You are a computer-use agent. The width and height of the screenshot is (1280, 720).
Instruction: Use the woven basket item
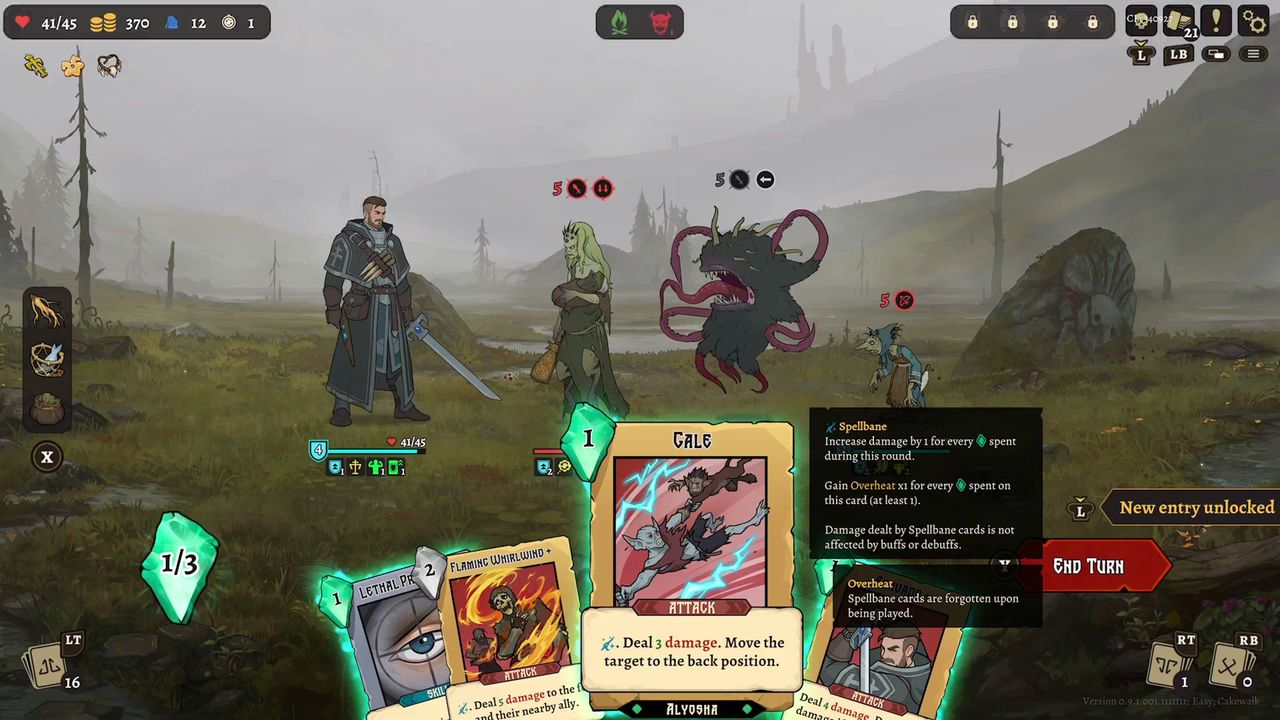coord(47,360)
